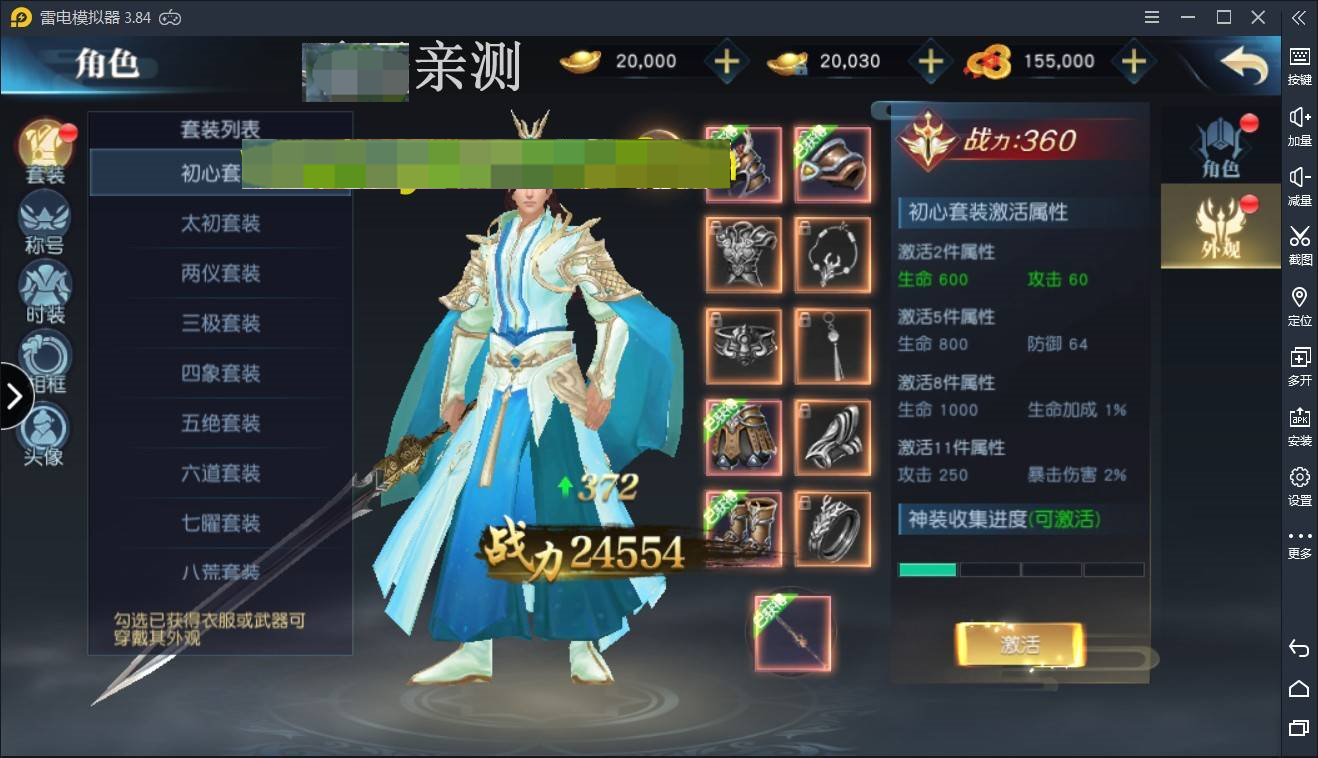Collapse the emulator sidebar with the « chevron
Image resolution: width=1318 pixels, height=758 pixels.
[x=1297, y=17]
